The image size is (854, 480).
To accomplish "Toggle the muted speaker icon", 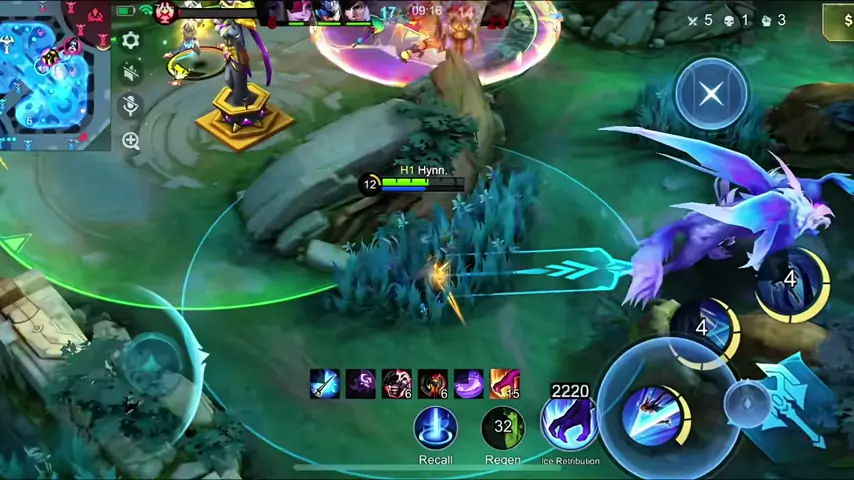I will (131, 72).
